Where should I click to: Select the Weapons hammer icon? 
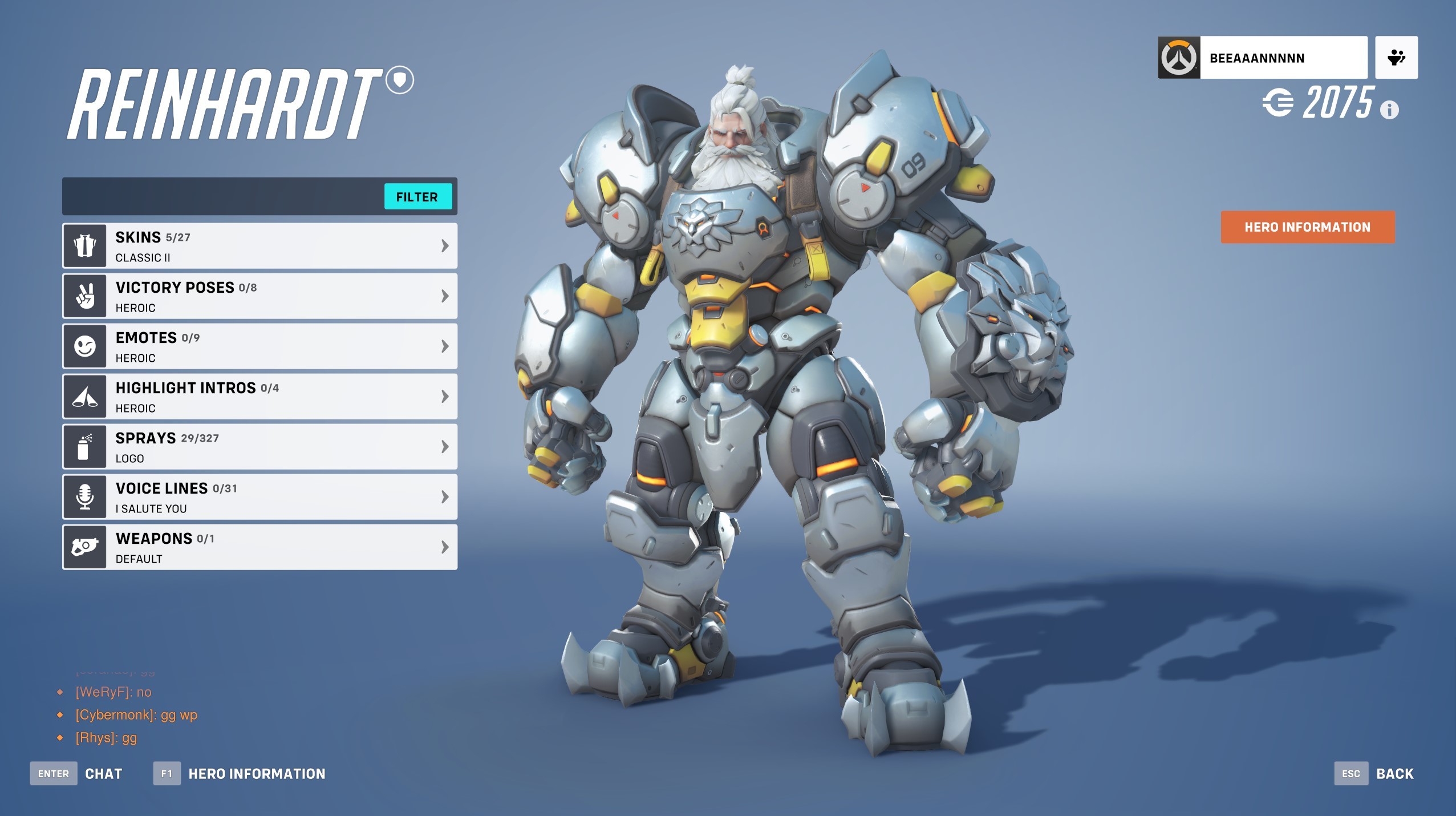click(x=84, y=547)
